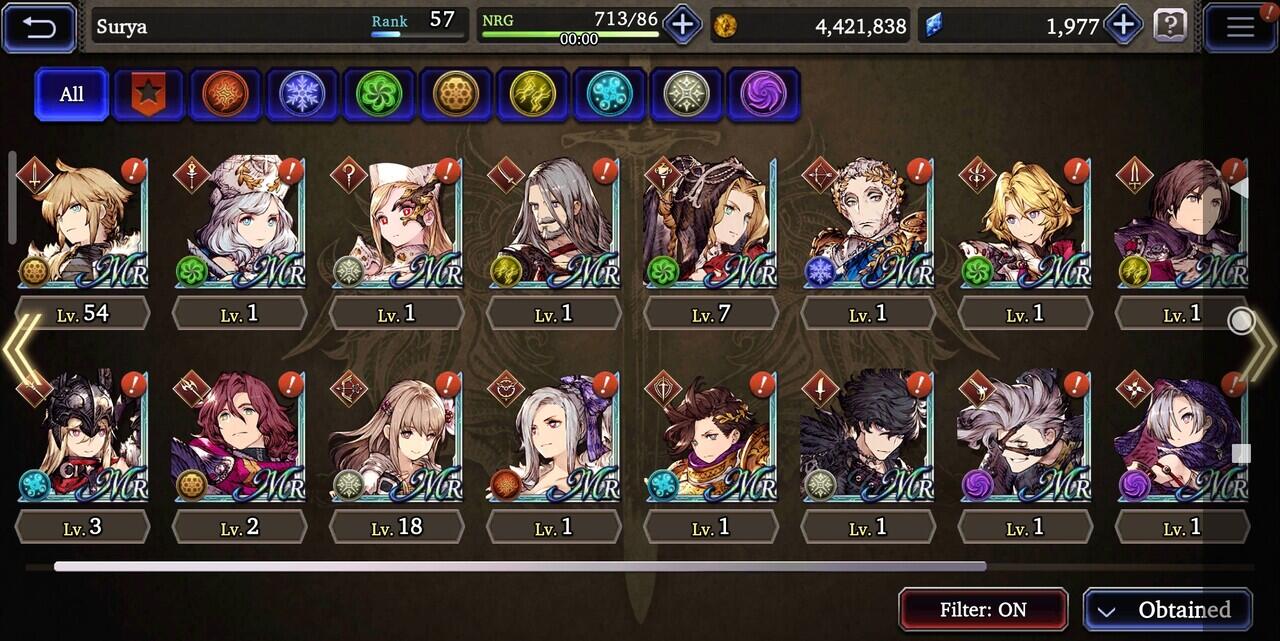Filter by the purple dark swirl element

763,95
